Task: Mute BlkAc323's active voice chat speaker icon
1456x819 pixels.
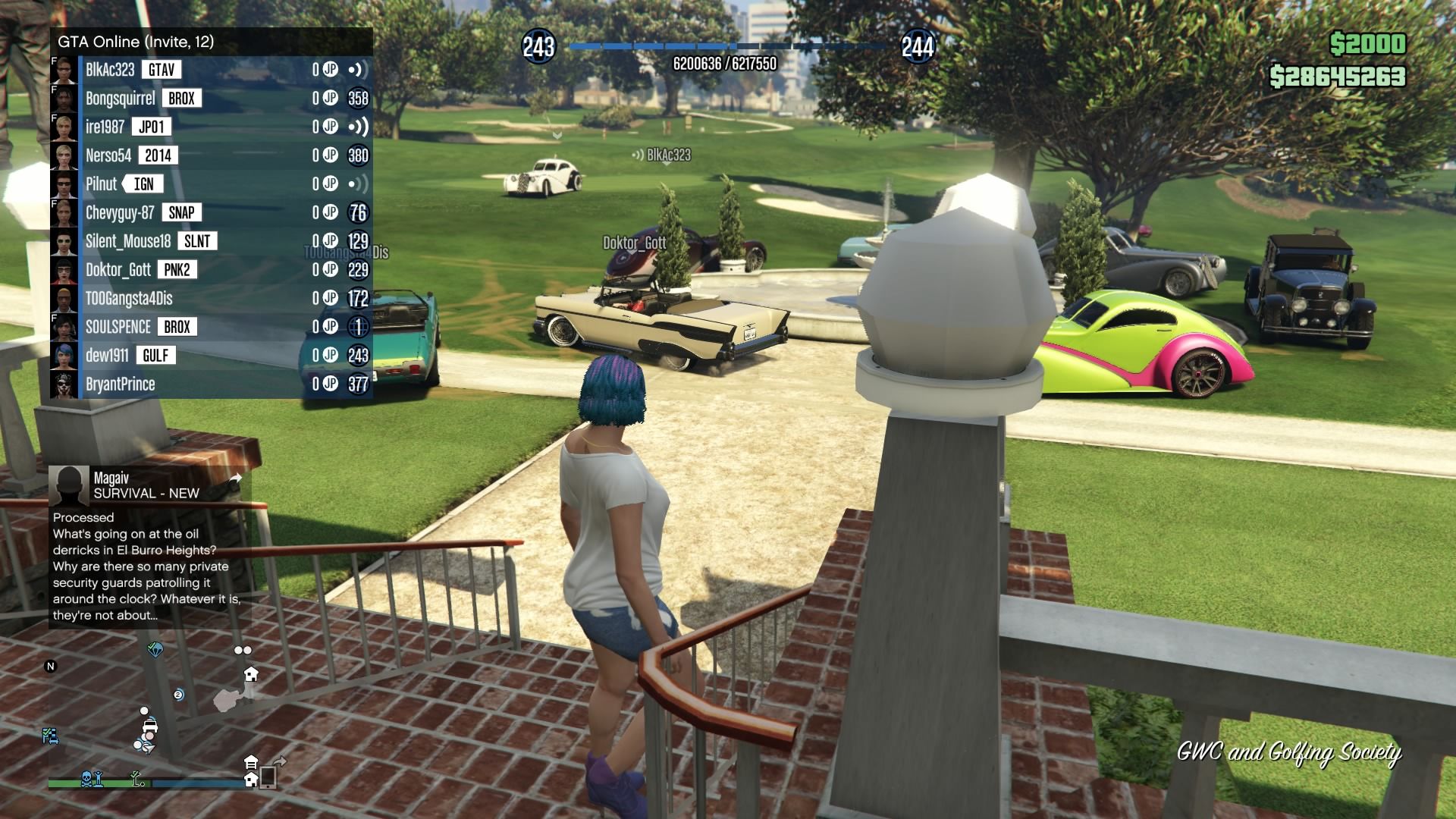Action: click(358, 70)
